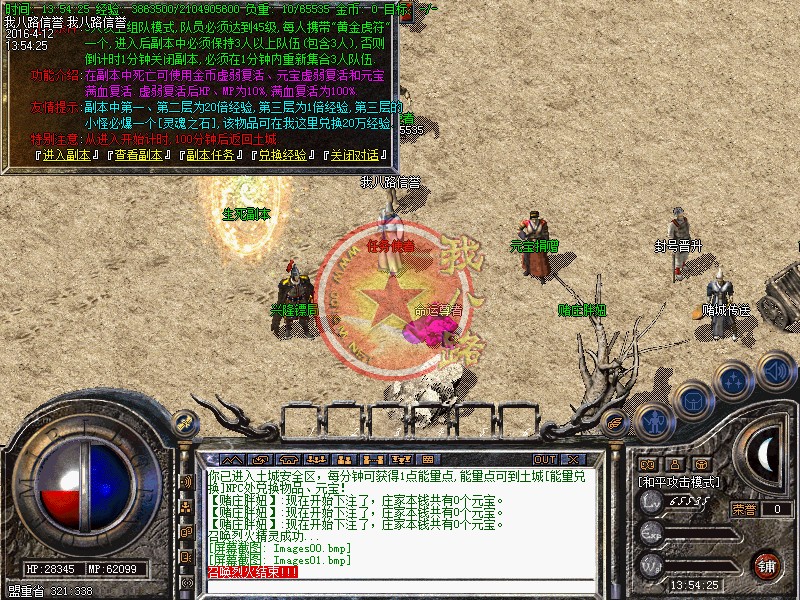Screen dimensions: 800x600
Task: Select the 查看副本 dialogue link
Action: tap(137, 155)
